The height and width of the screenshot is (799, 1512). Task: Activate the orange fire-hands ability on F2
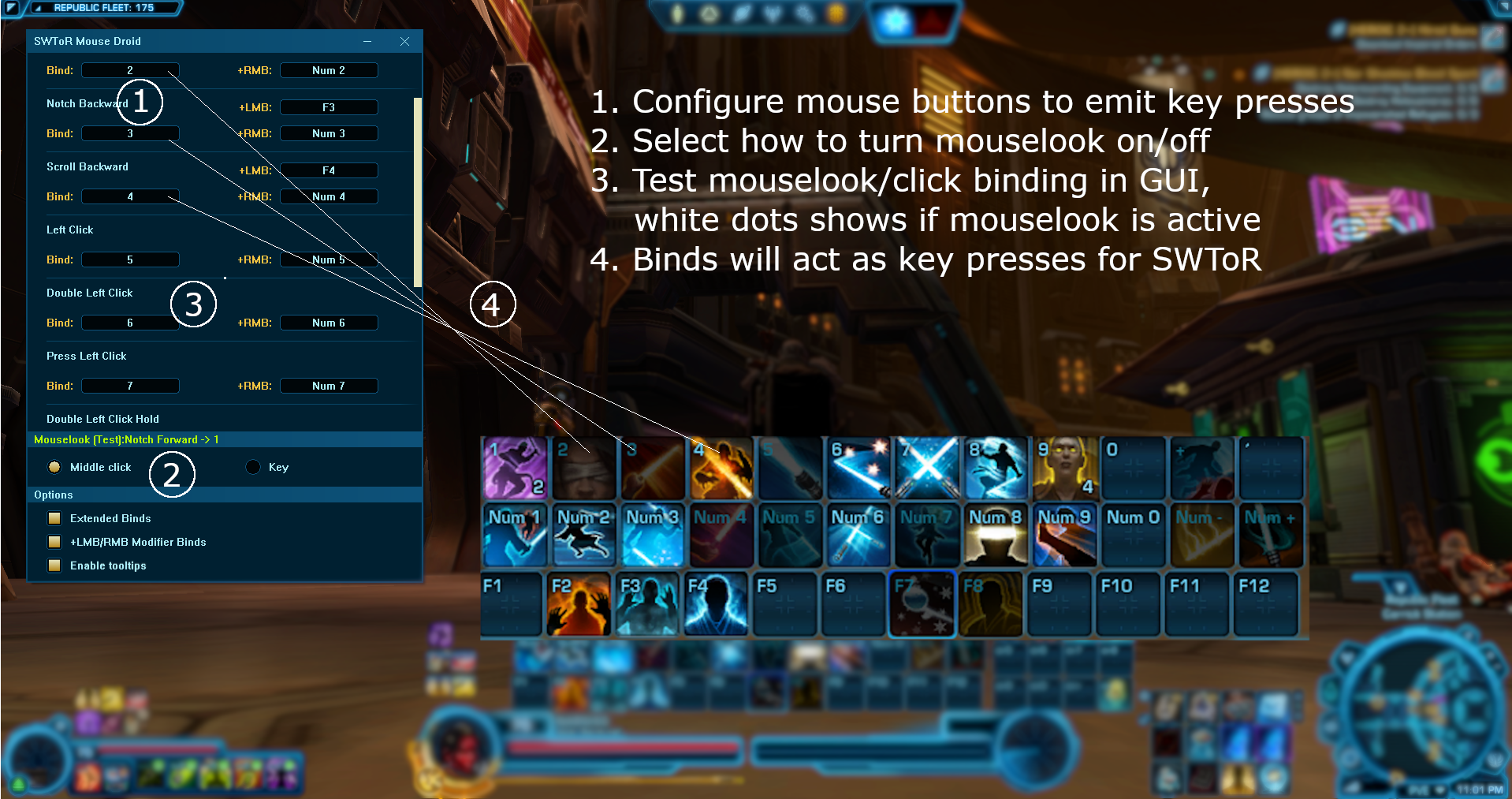pyautogui.click(x=579, y=603)
